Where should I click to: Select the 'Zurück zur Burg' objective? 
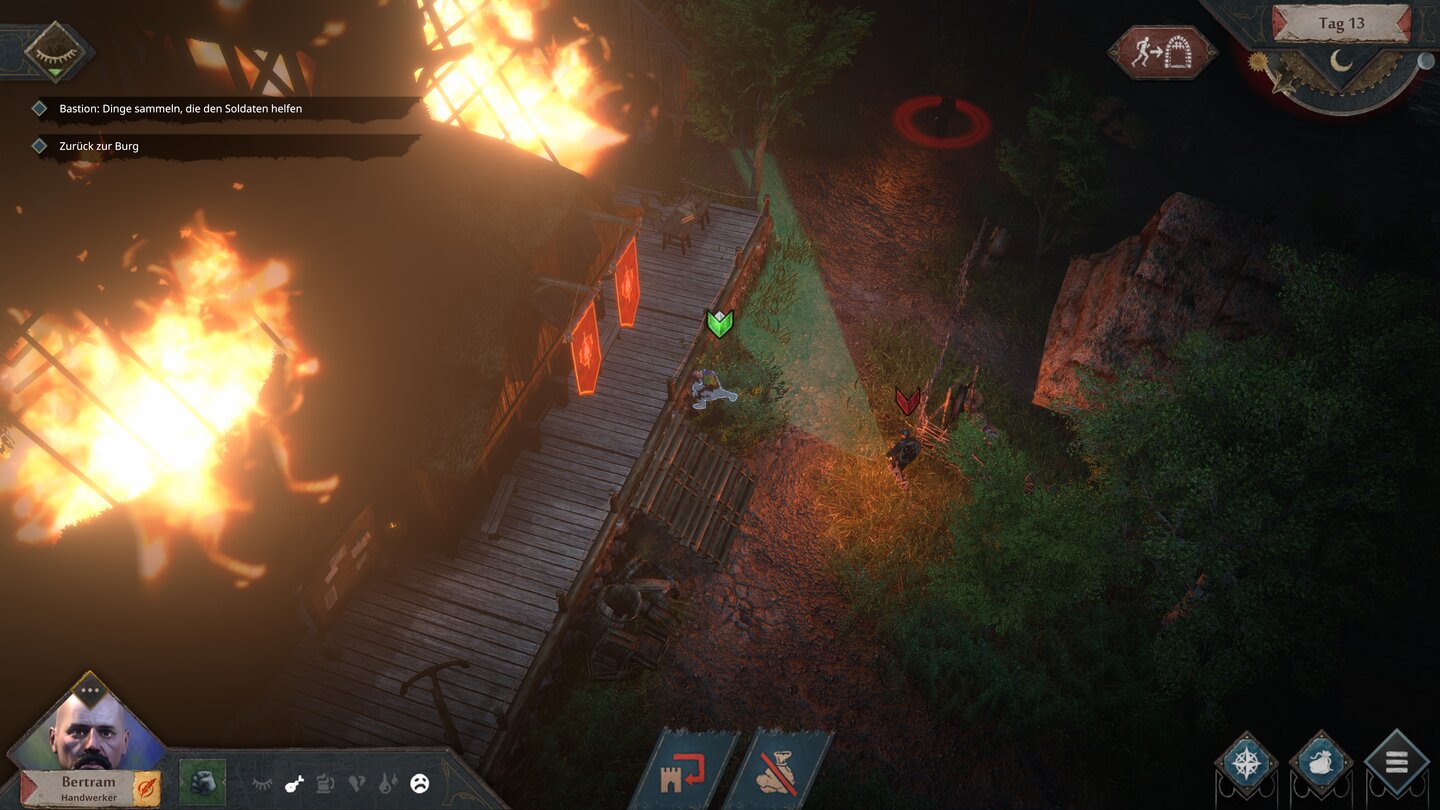click(99, 146)
